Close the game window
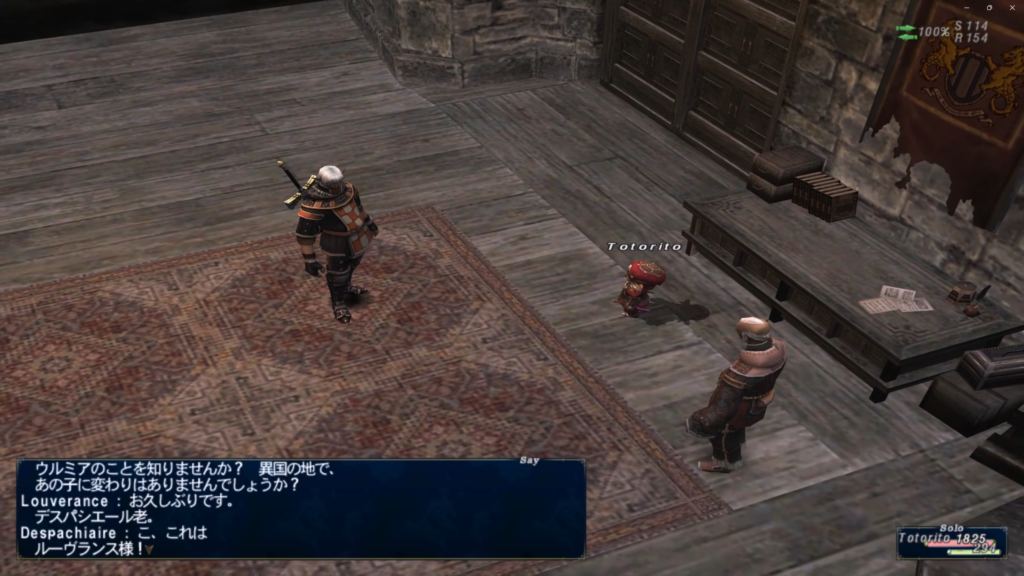Screen dimensions: 1024x576 tap(1012, 6)
